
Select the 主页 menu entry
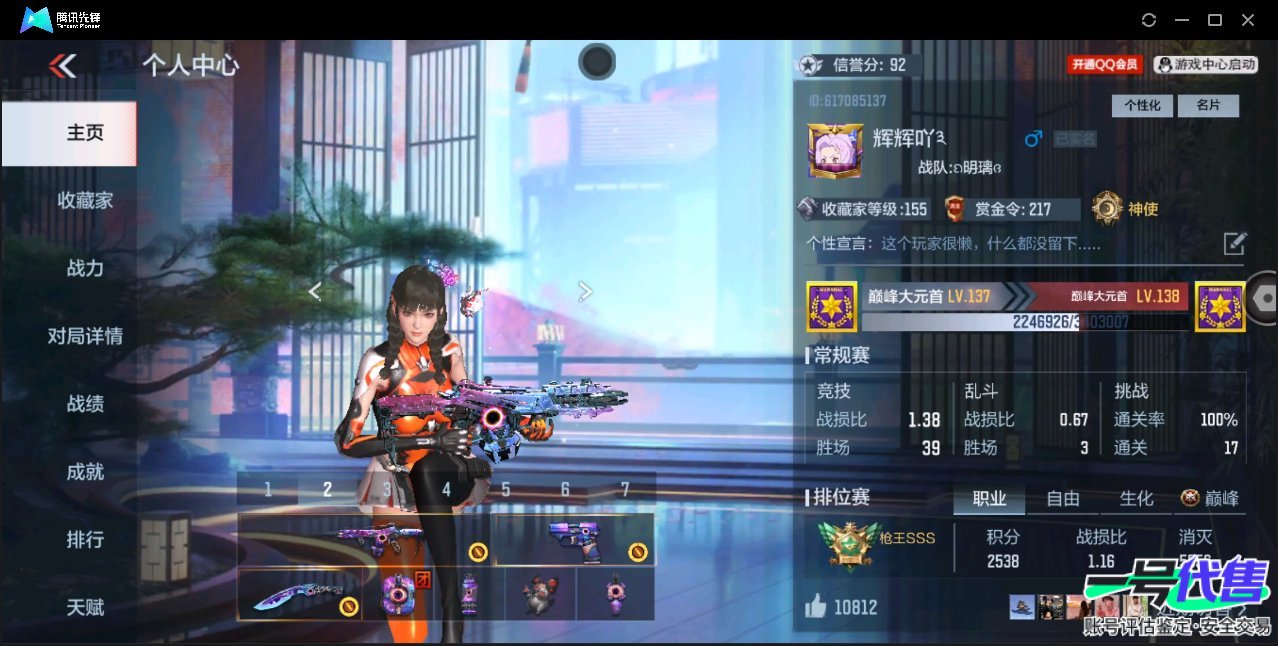click(85, 133)
